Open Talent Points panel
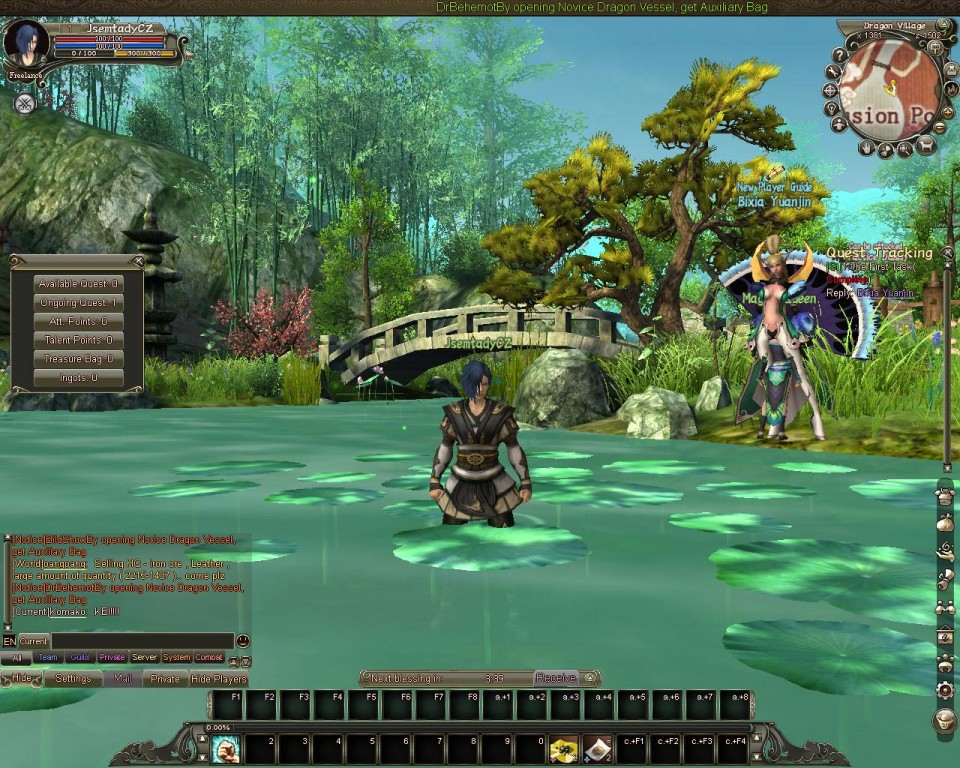This screenshot has width=960, height=768. pyautogui.click(x=78, y=341)
